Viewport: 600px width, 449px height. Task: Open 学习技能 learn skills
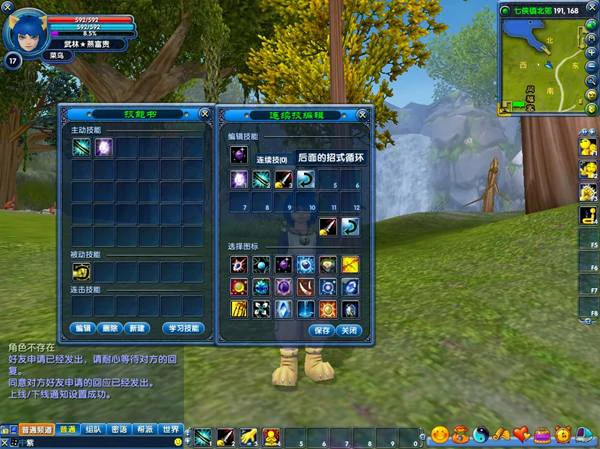click(184, 328)
